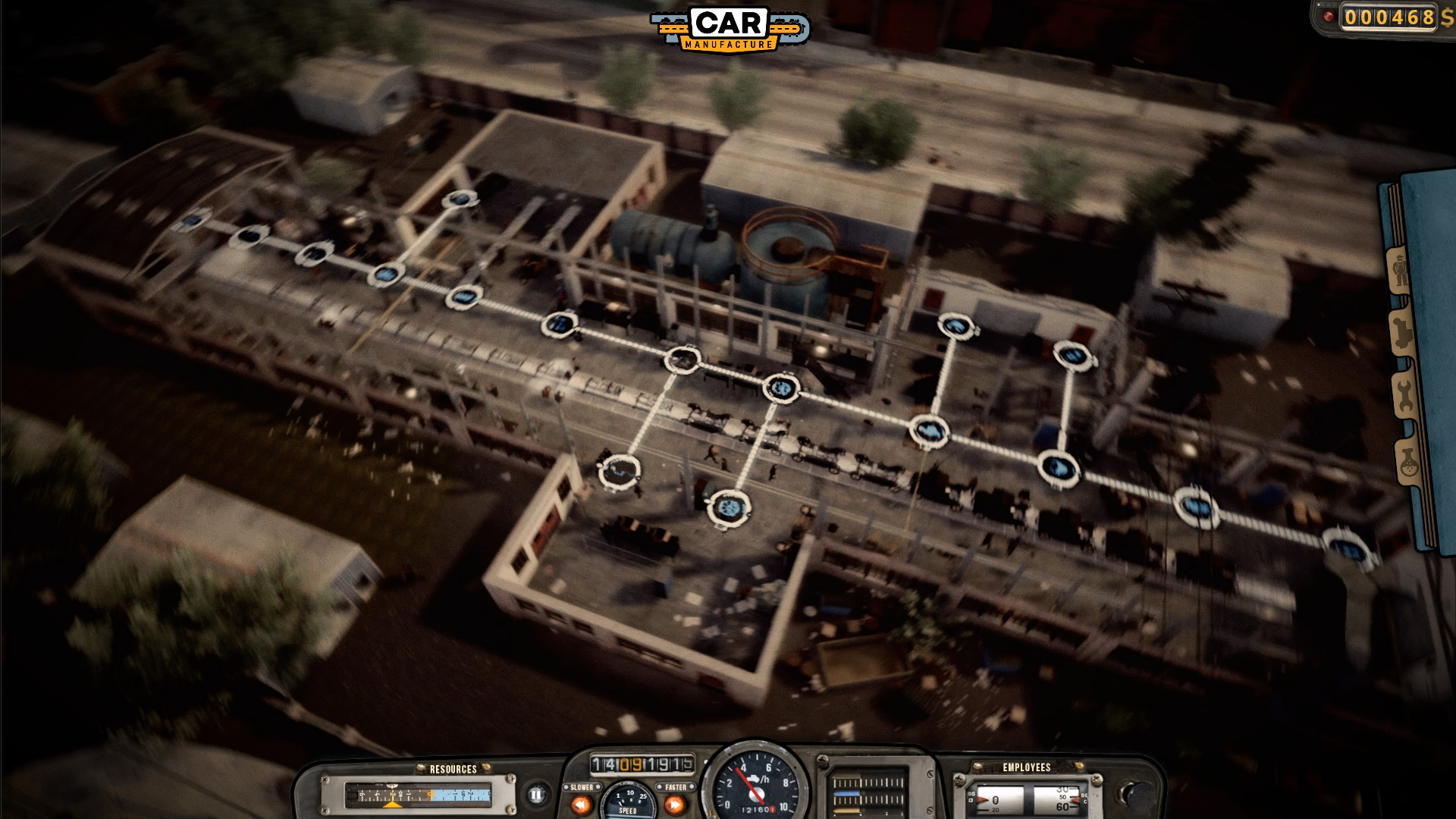Click the SLOWER rewind arrow icon
1456x819 pixels.
(x=581, y=805)
